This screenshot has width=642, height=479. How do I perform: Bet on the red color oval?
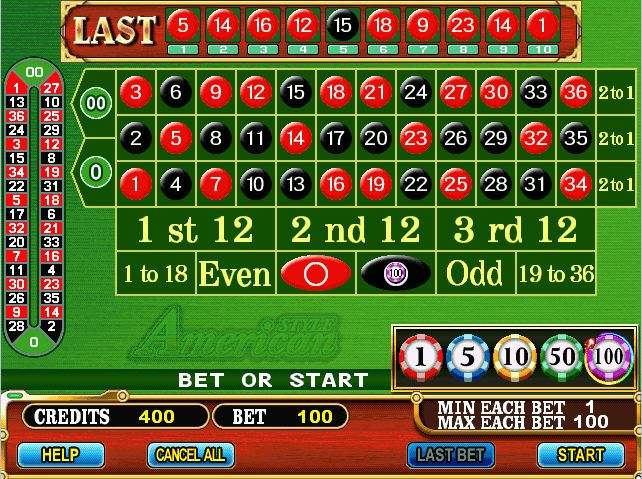(x=315, y=272)
